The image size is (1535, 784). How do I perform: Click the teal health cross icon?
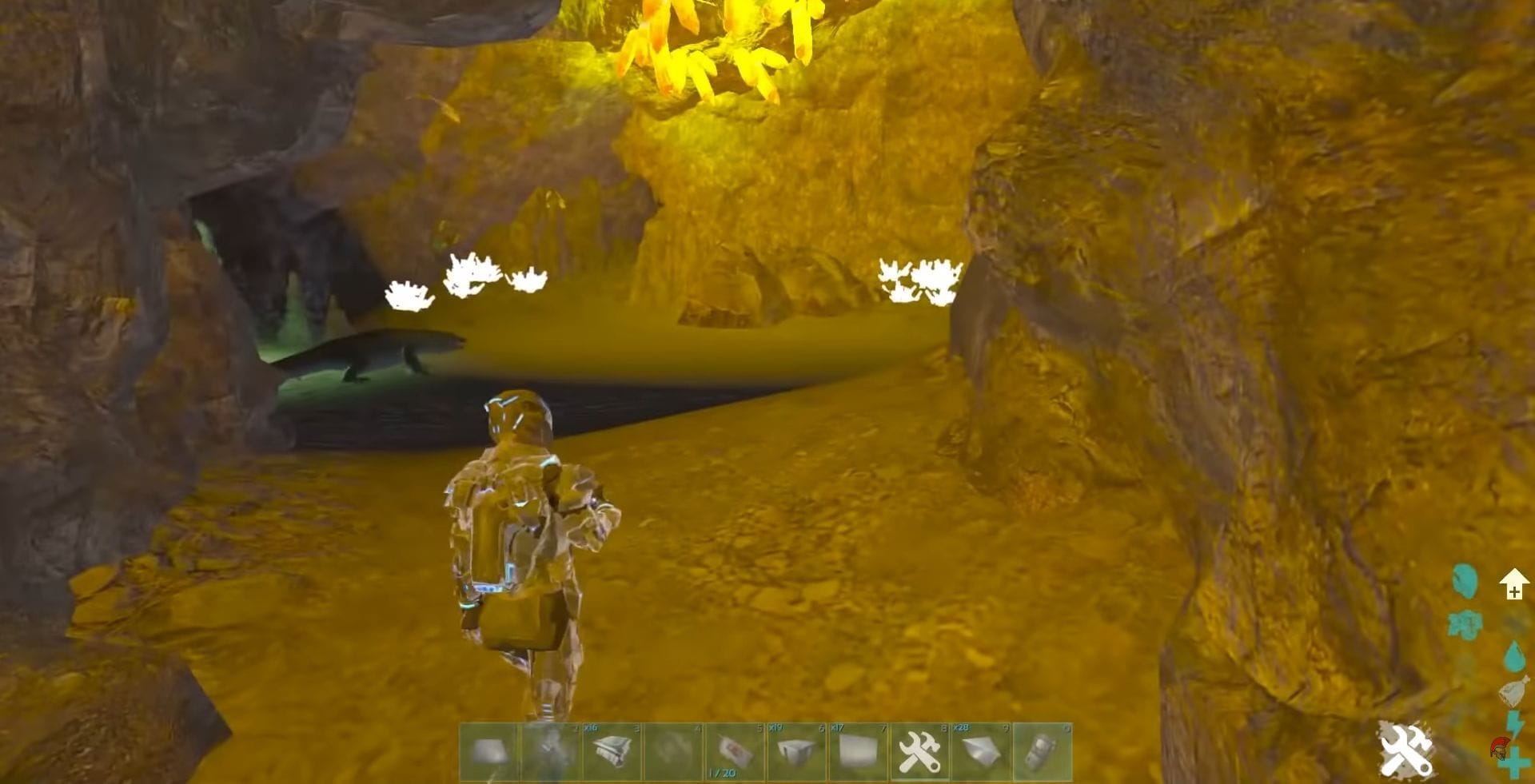click(1514, 764)
